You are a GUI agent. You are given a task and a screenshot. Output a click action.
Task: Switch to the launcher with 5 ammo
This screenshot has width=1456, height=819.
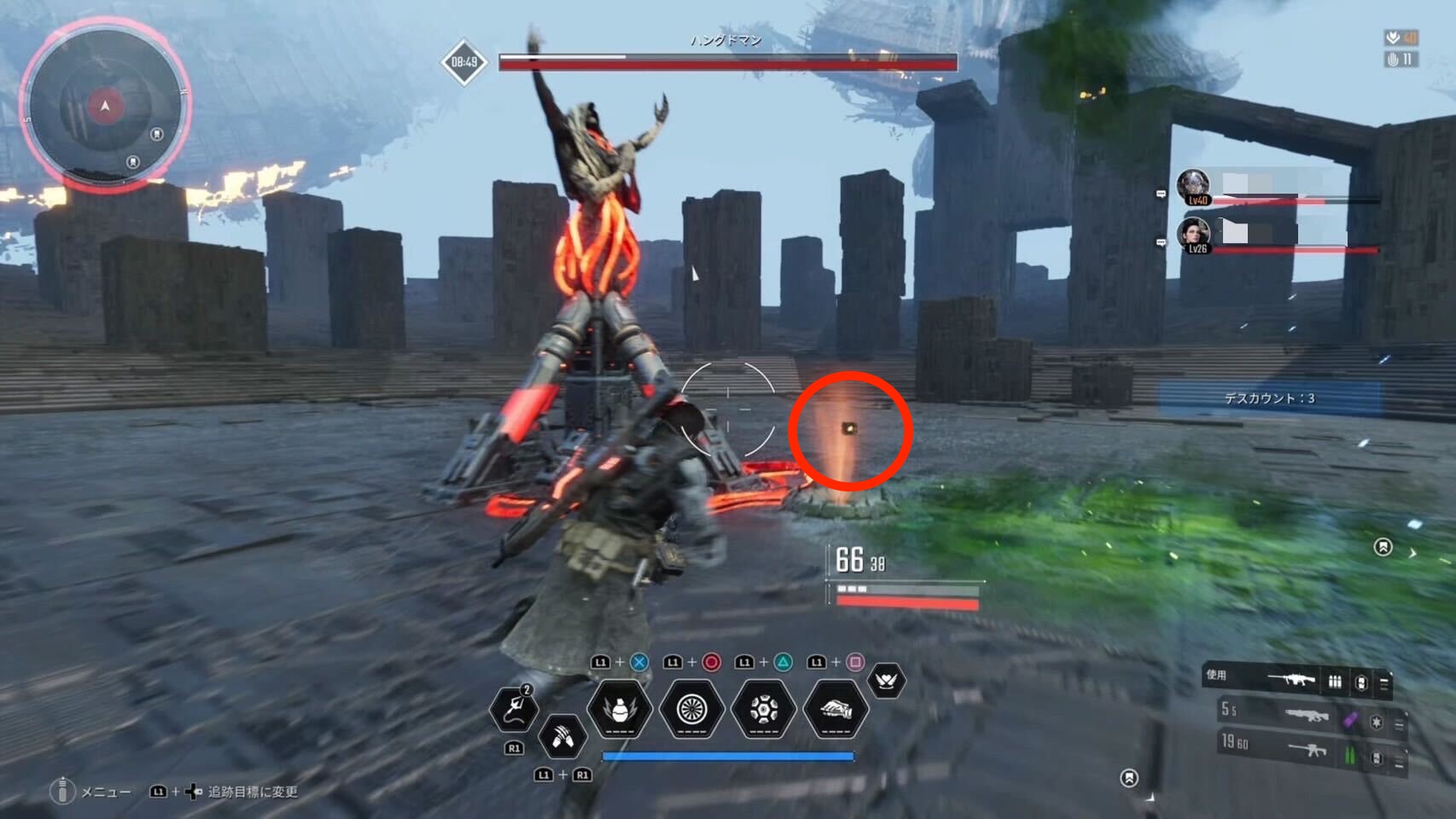[x=1305, y=715]
